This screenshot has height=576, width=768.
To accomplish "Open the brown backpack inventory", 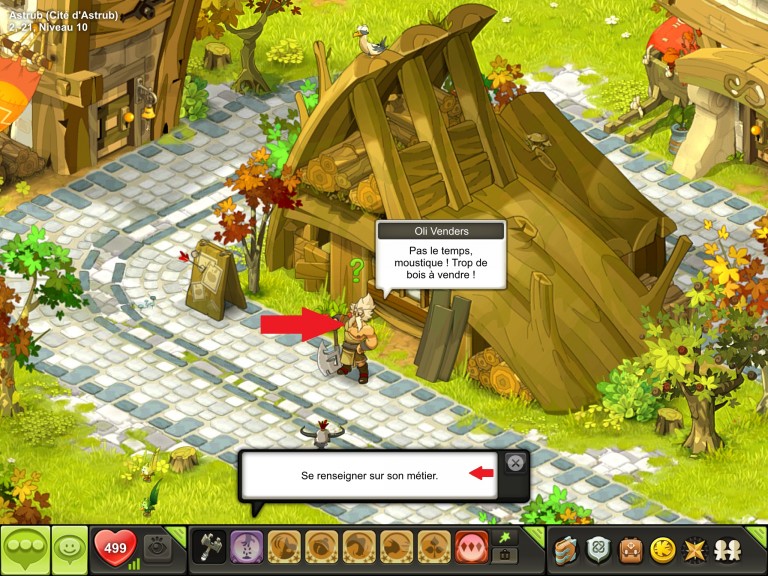I will (x=630, y=549).
